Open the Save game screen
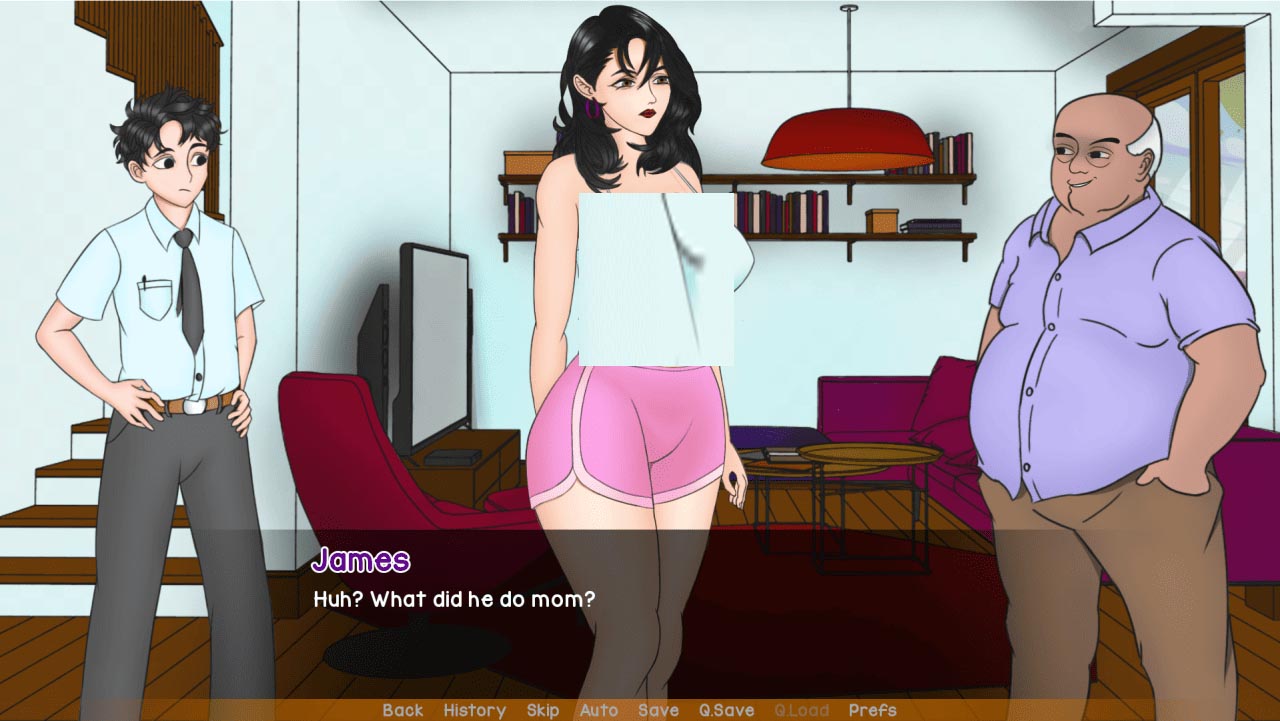Screen dimensions: 1280x721 click(x=658, y=710)
